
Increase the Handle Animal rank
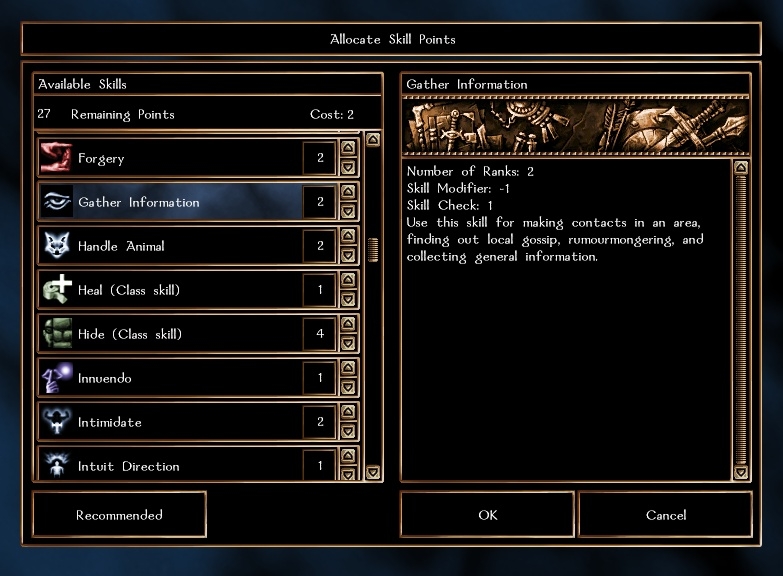348,236
